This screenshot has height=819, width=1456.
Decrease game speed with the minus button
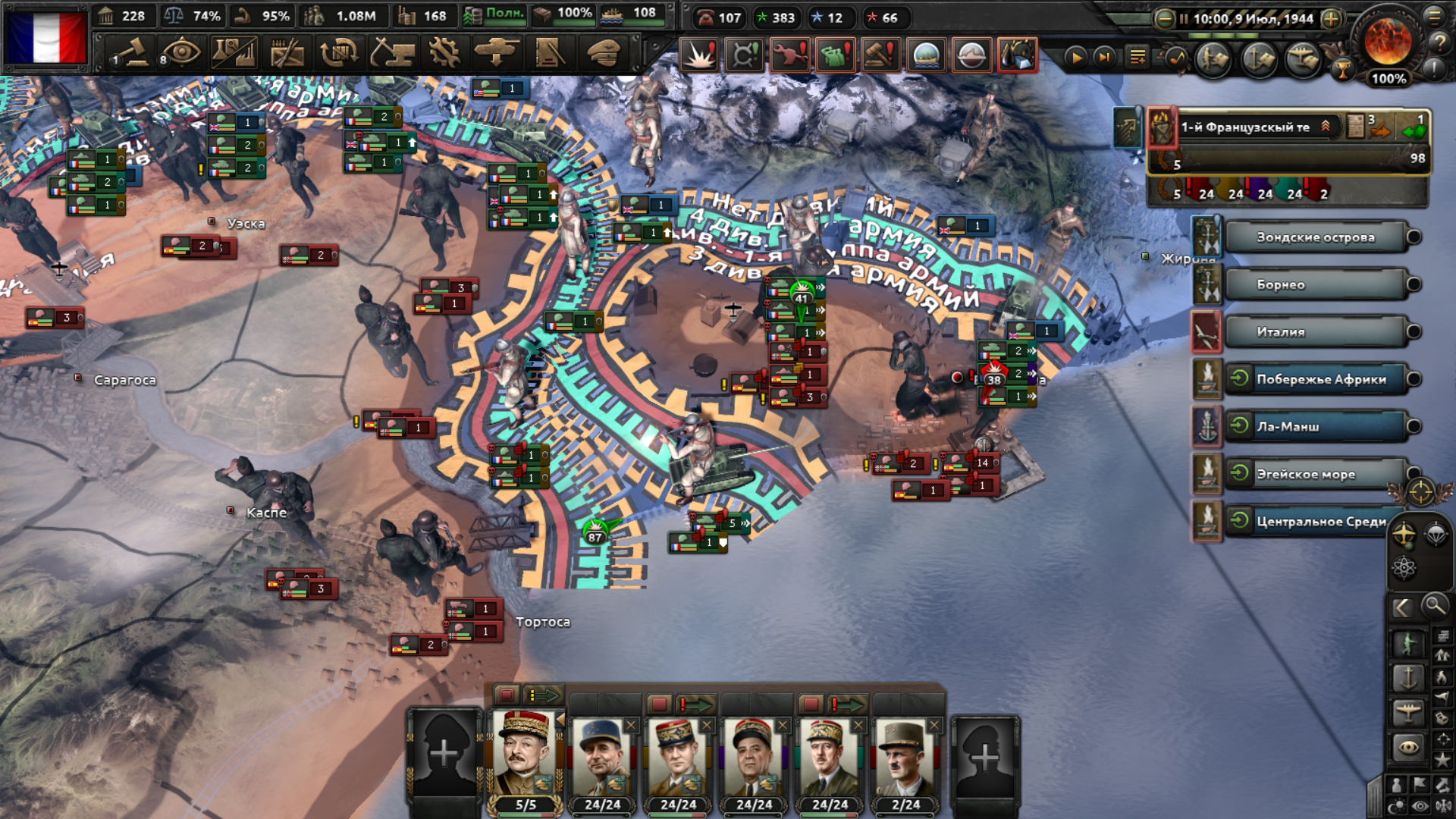tap(1165, 19)
